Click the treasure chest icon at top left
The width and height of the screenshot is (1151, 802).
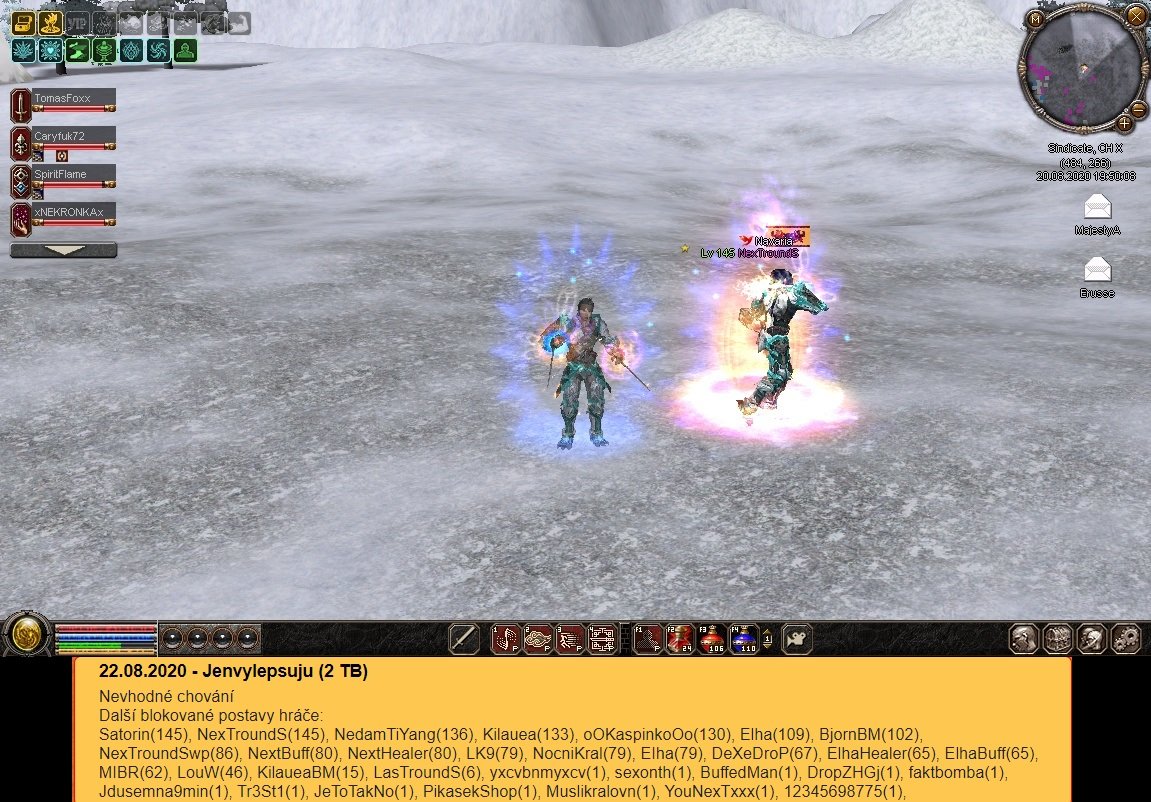(23, 23)
